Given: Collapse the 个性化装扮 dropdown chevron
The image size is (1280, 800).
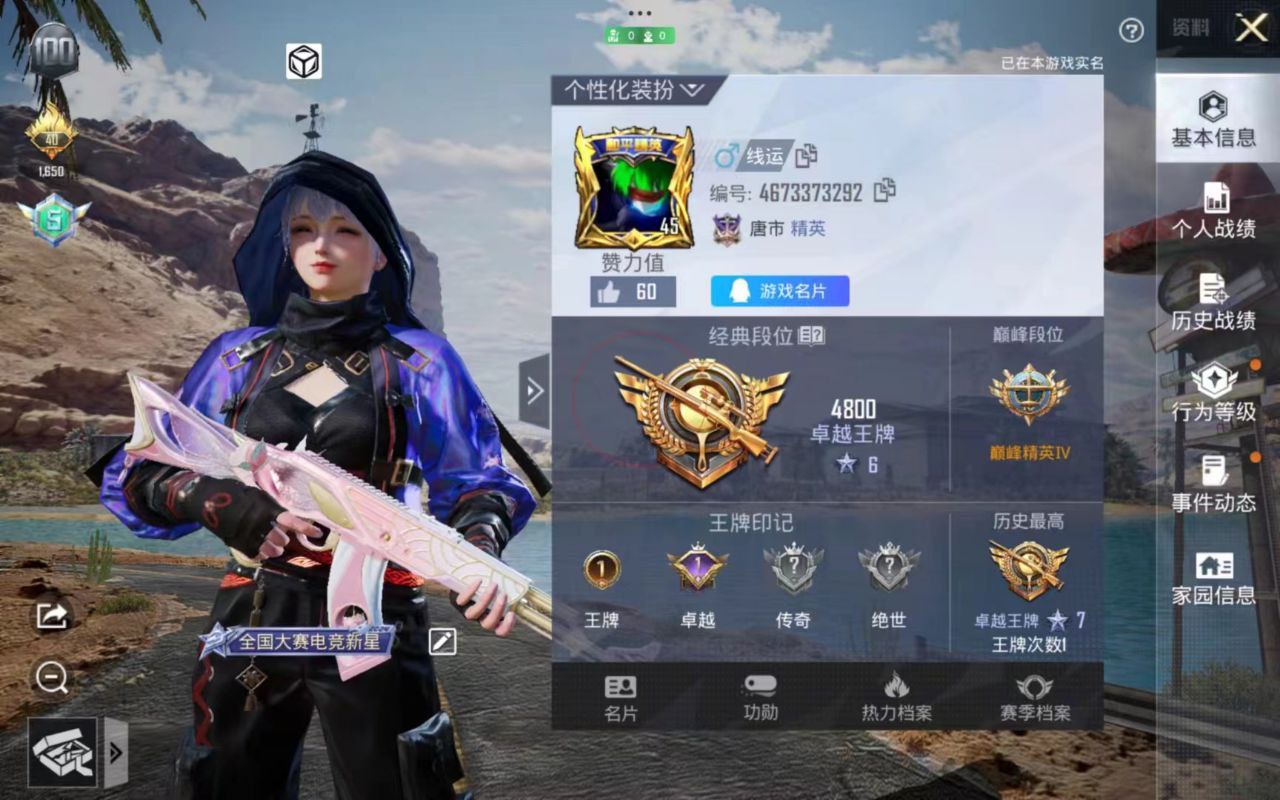Looking at the screenshot, I should point(691,87).
